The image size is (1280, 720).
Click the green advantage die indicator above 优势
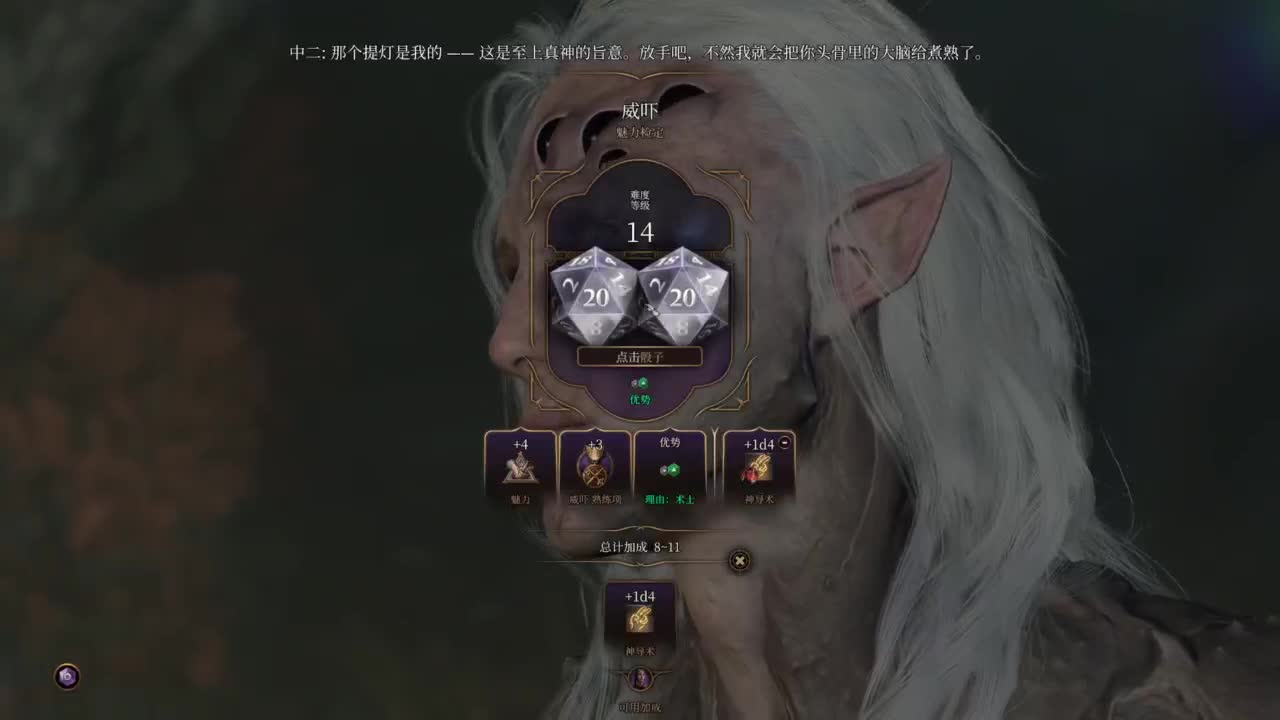coord(640,382)
